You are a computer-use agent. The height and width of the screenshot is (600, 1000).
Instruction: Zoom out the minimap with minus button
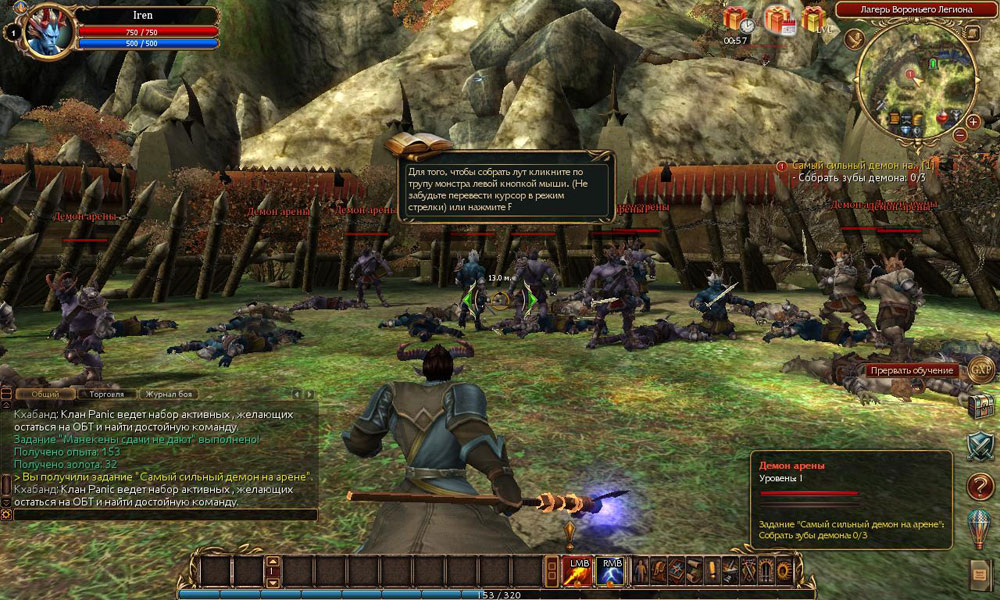coord(960,135)
